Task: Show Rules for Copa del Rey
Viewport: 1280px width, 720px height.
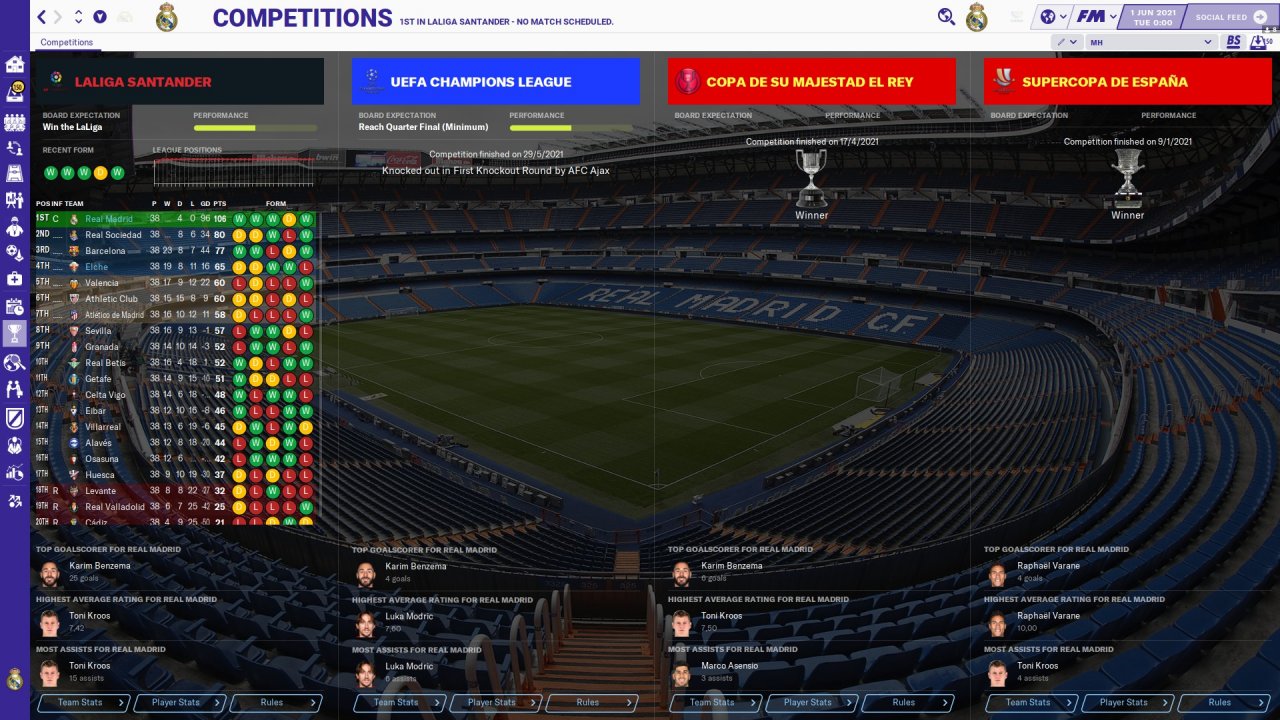Action: click(x=905, y=703)
